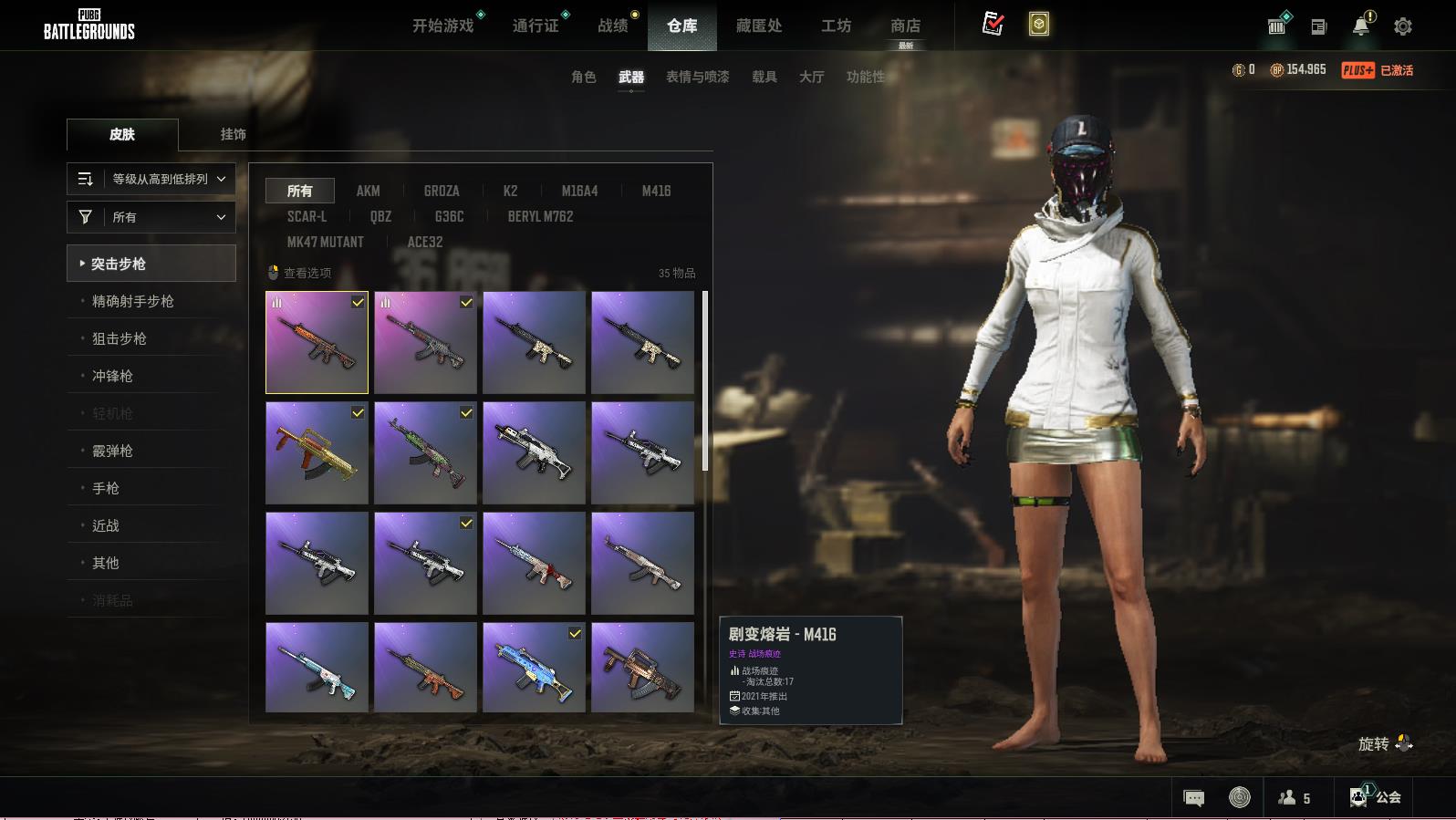
Task: Select the 角色 character sub-tab
Action: pos(584,77)
